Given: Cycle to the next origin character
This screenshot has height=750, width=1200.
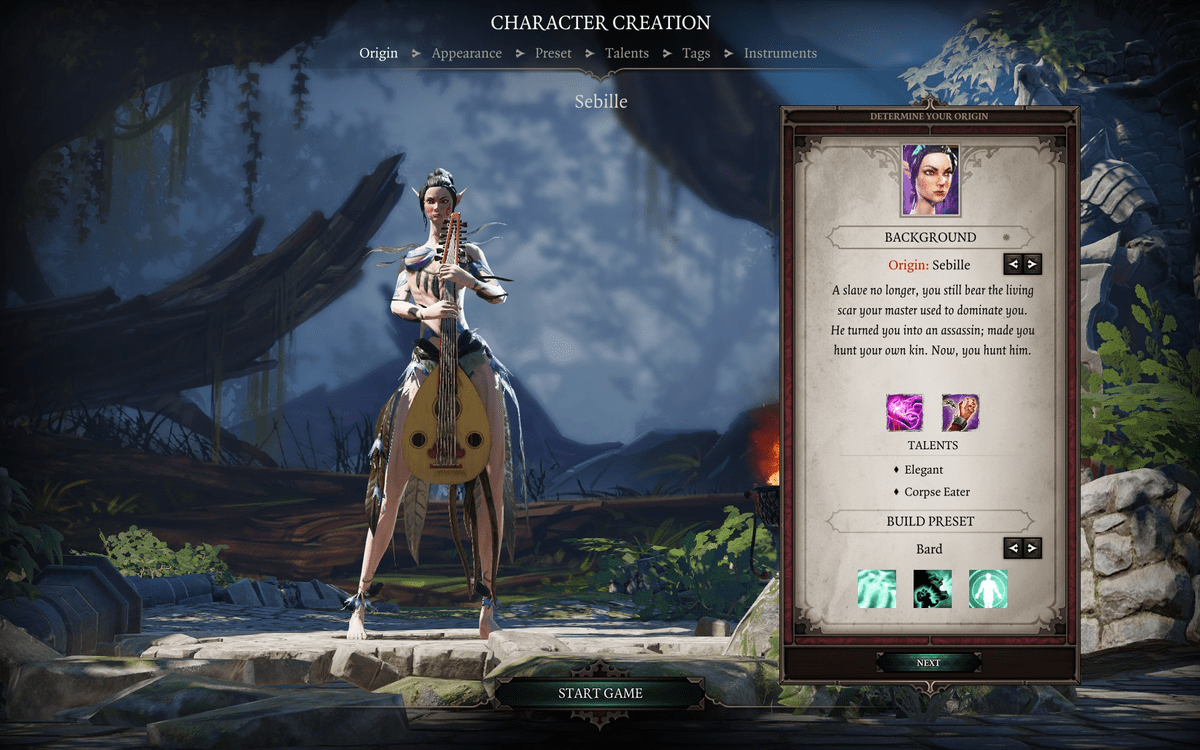Looking at the screenshot, I should click(x=1032, y=264).
